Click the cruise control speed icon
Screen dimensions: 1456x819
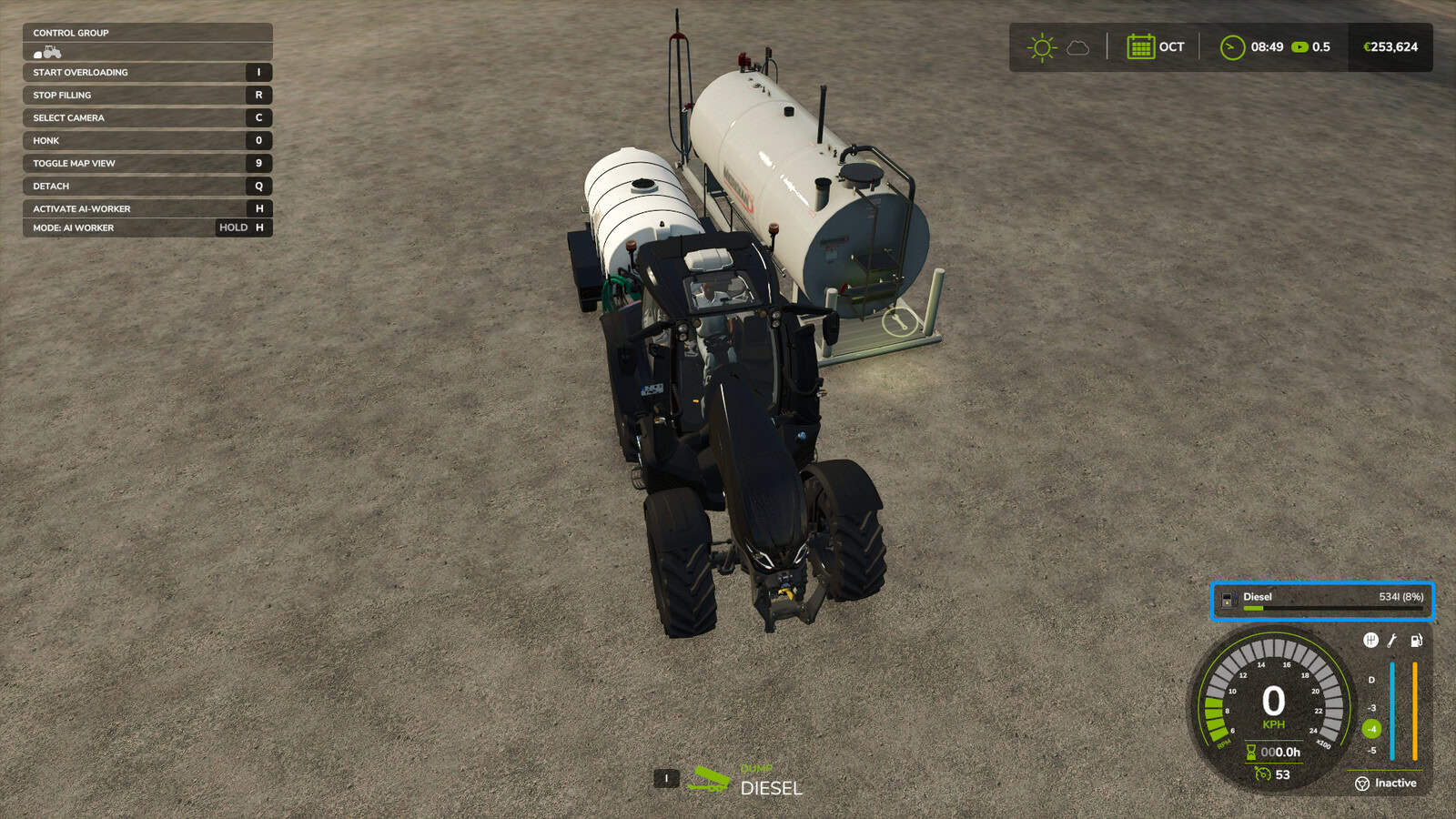click(x=1262, y=774)
